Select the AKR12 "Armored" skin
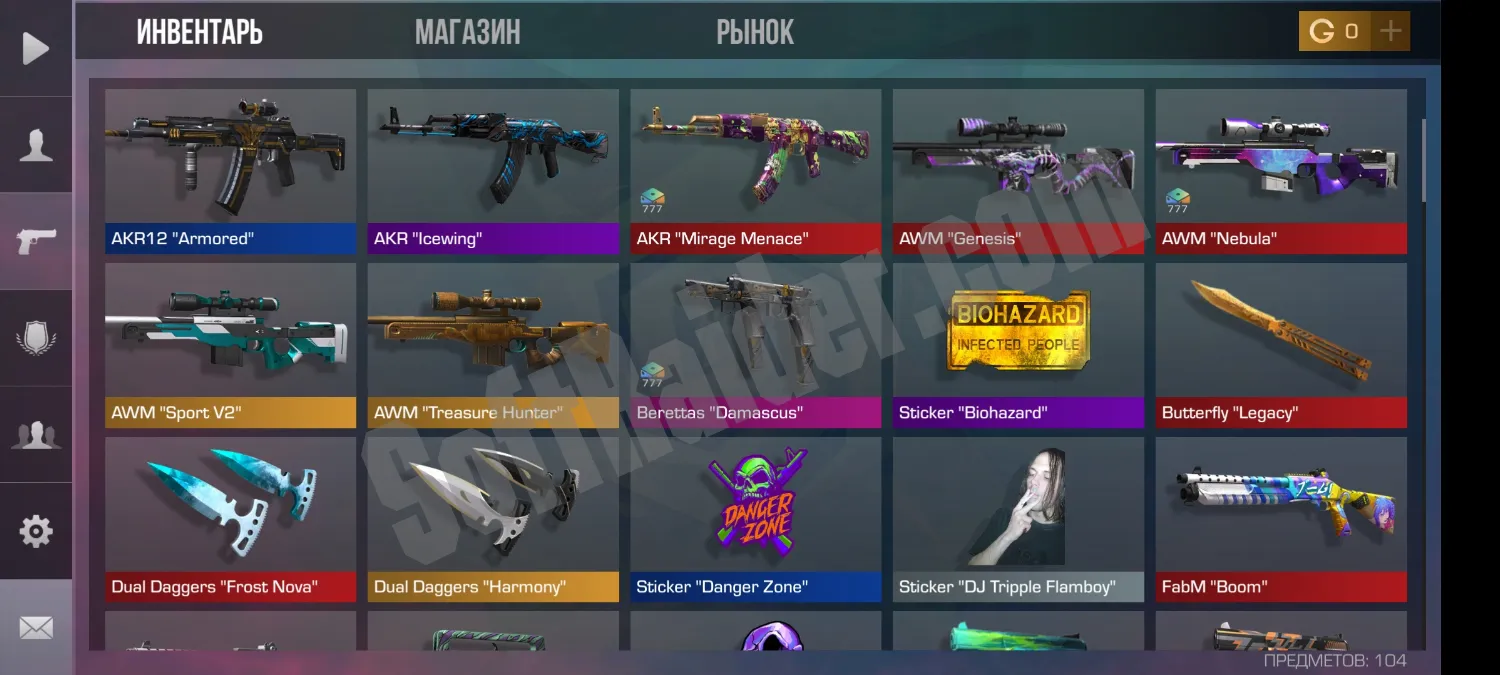 point(230,170)
